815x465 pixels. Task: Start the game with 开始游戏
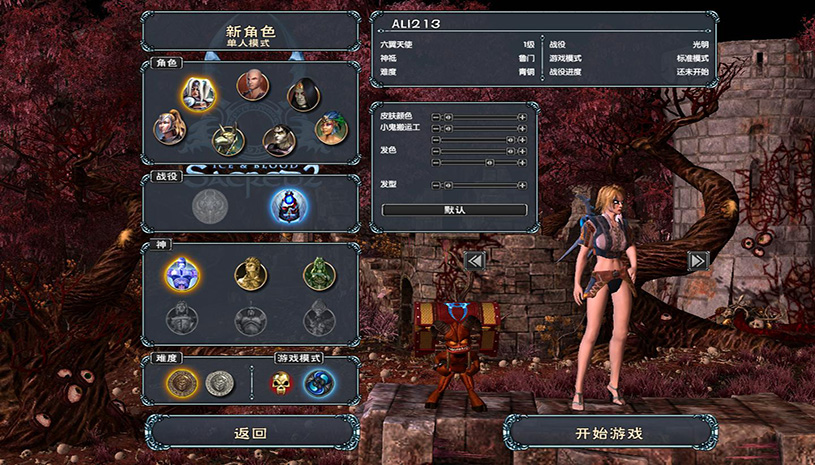click(x=608, y=433)
